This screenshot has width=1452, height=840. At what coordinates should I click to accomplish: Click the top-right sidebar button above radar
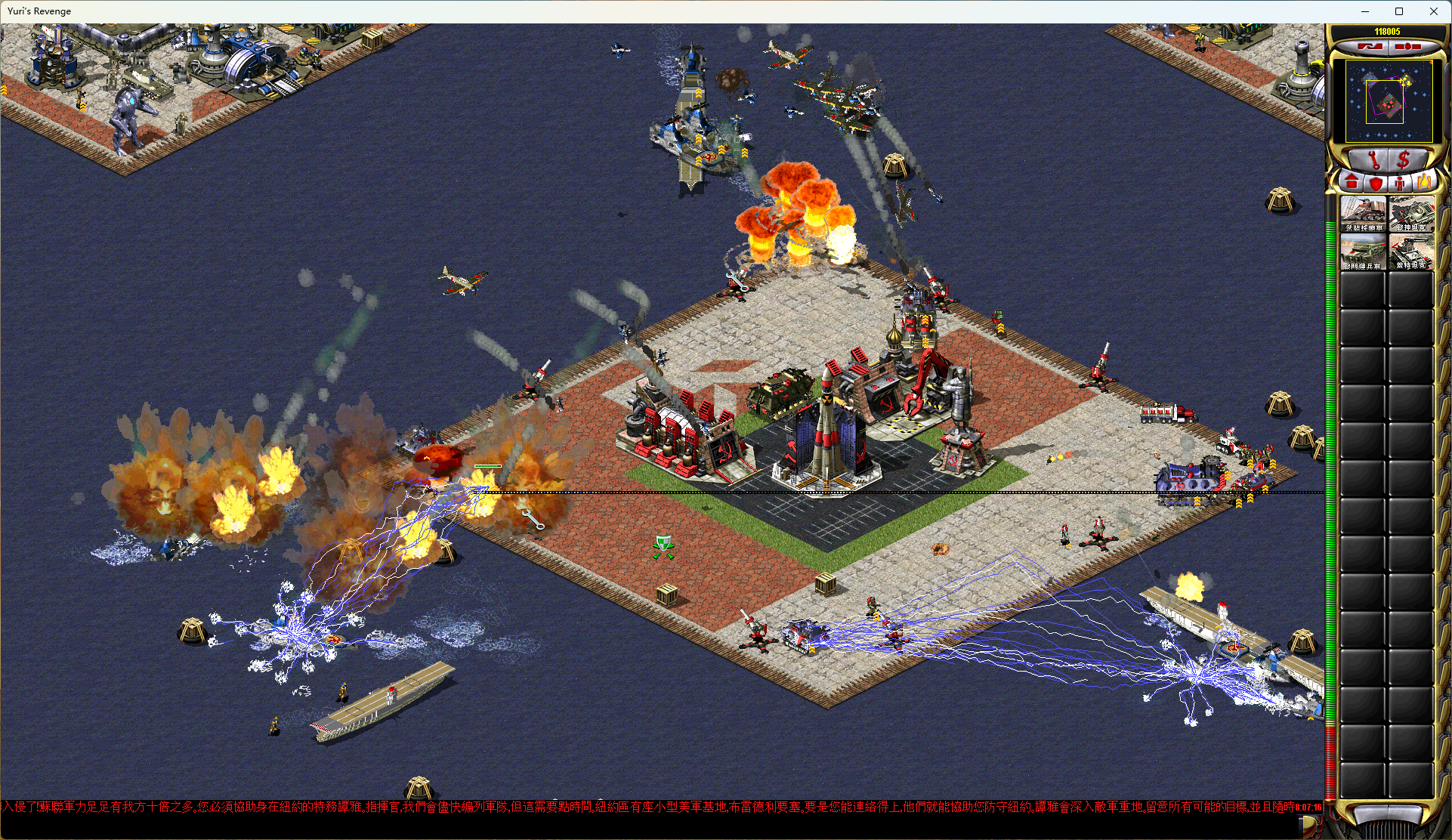pos(1407,47)
